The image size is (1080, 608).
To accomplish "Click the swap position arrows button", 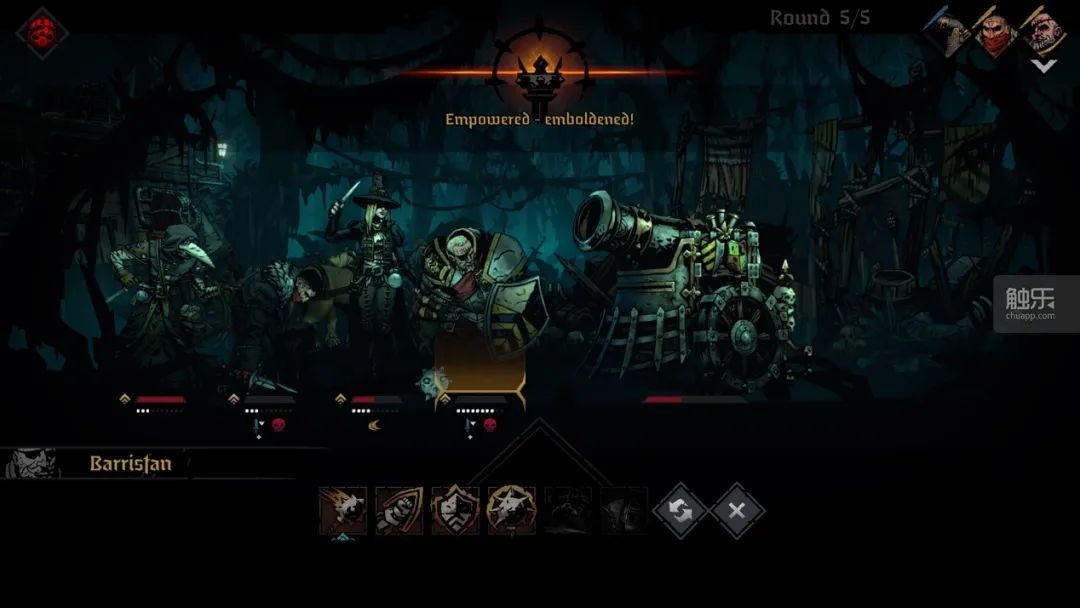I will click(x=681, y=511).
